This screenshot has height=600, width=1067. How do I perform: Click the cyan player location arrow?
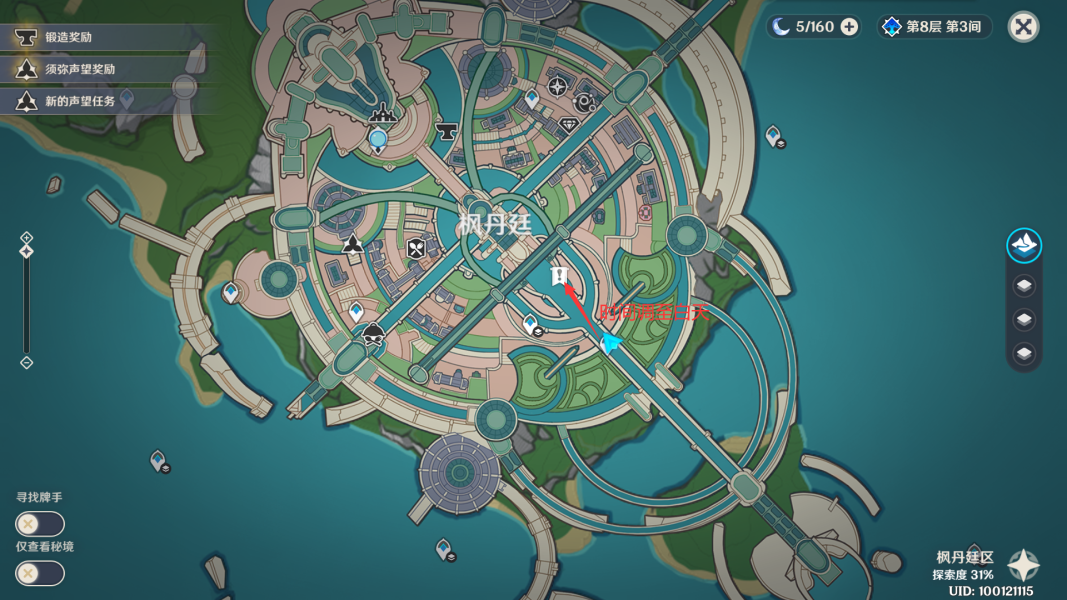(x=610, y=343)
